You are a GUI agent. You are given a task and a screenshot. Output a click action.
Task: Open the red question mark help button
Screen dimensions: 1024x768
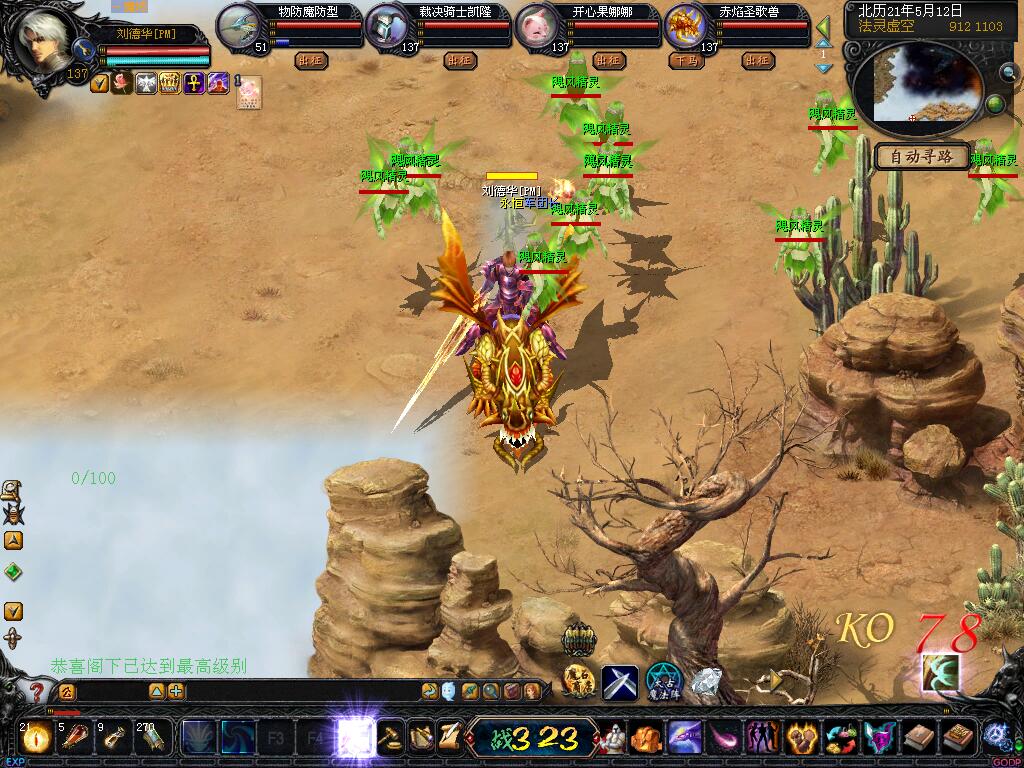click(36, 691)
